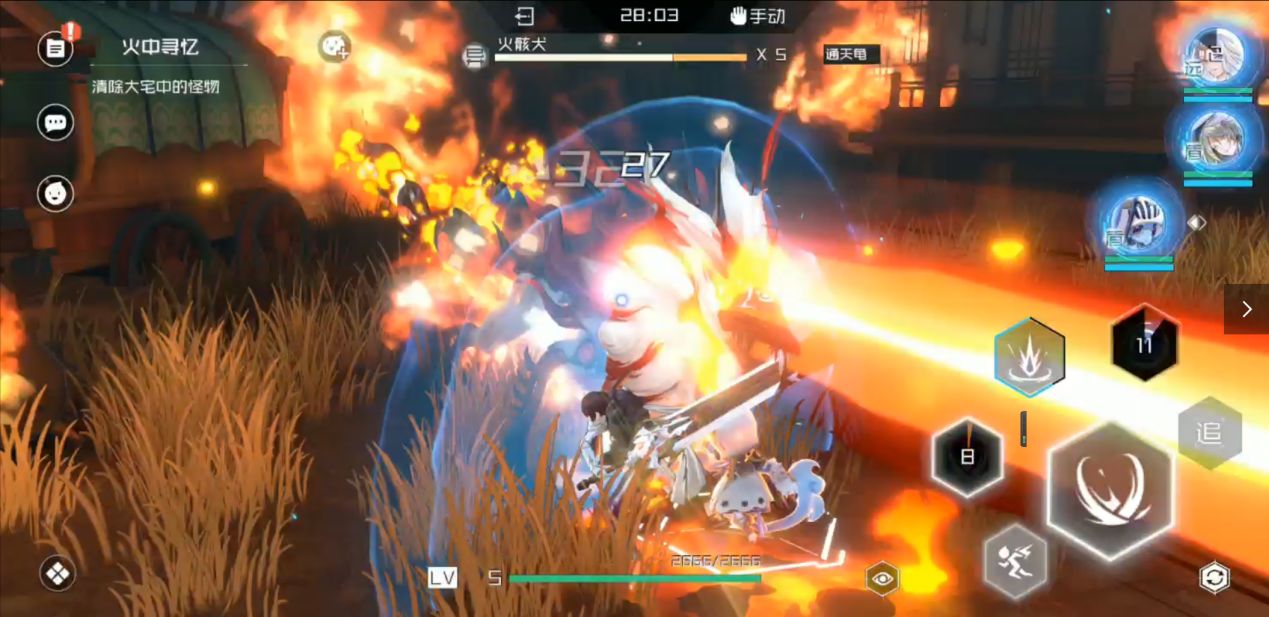
Task: Open the four-diamond menu icon
Action: tap(57, 574)
